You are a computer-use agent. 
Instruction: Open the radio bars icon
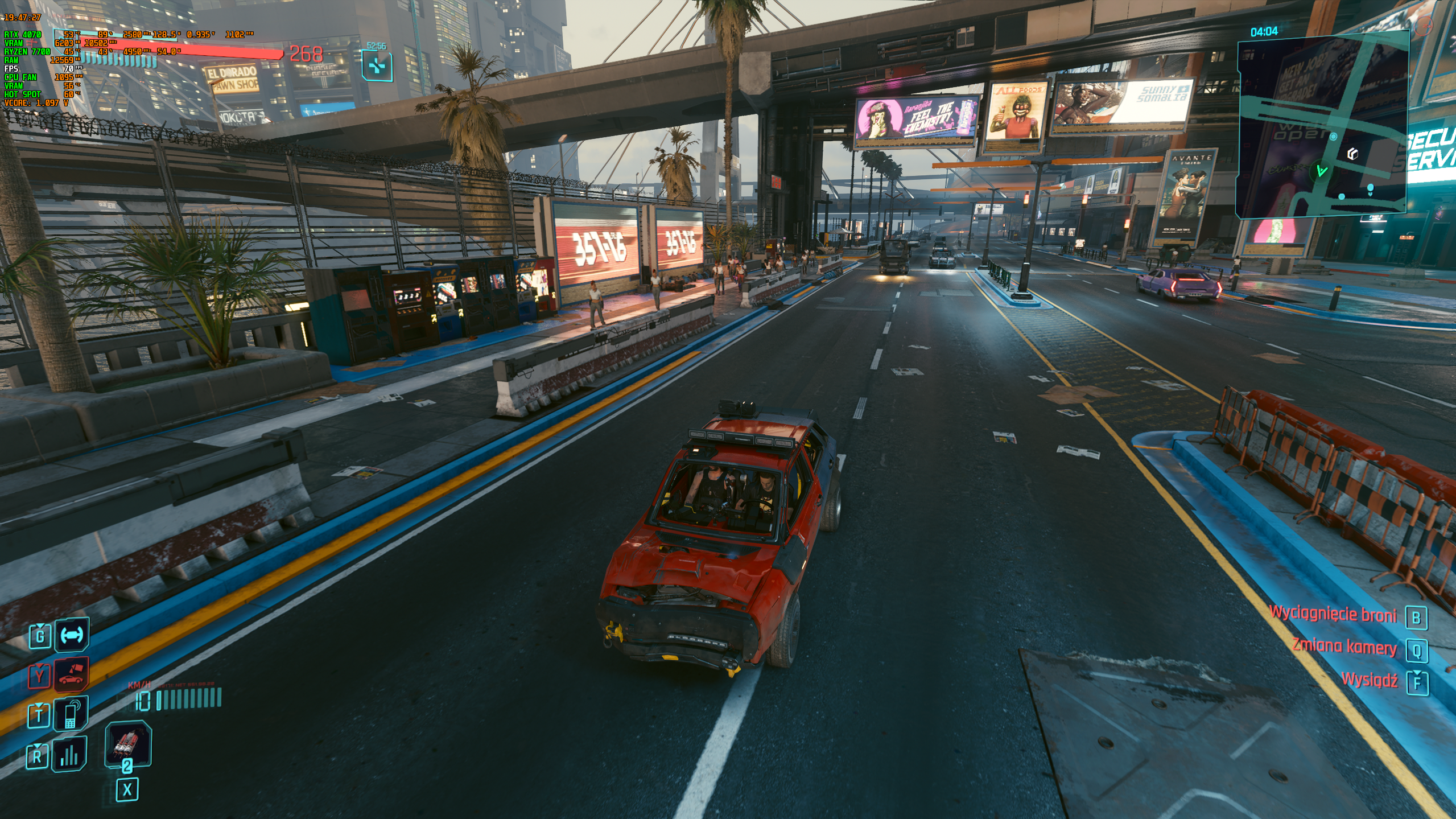click(x=69, y=755)
